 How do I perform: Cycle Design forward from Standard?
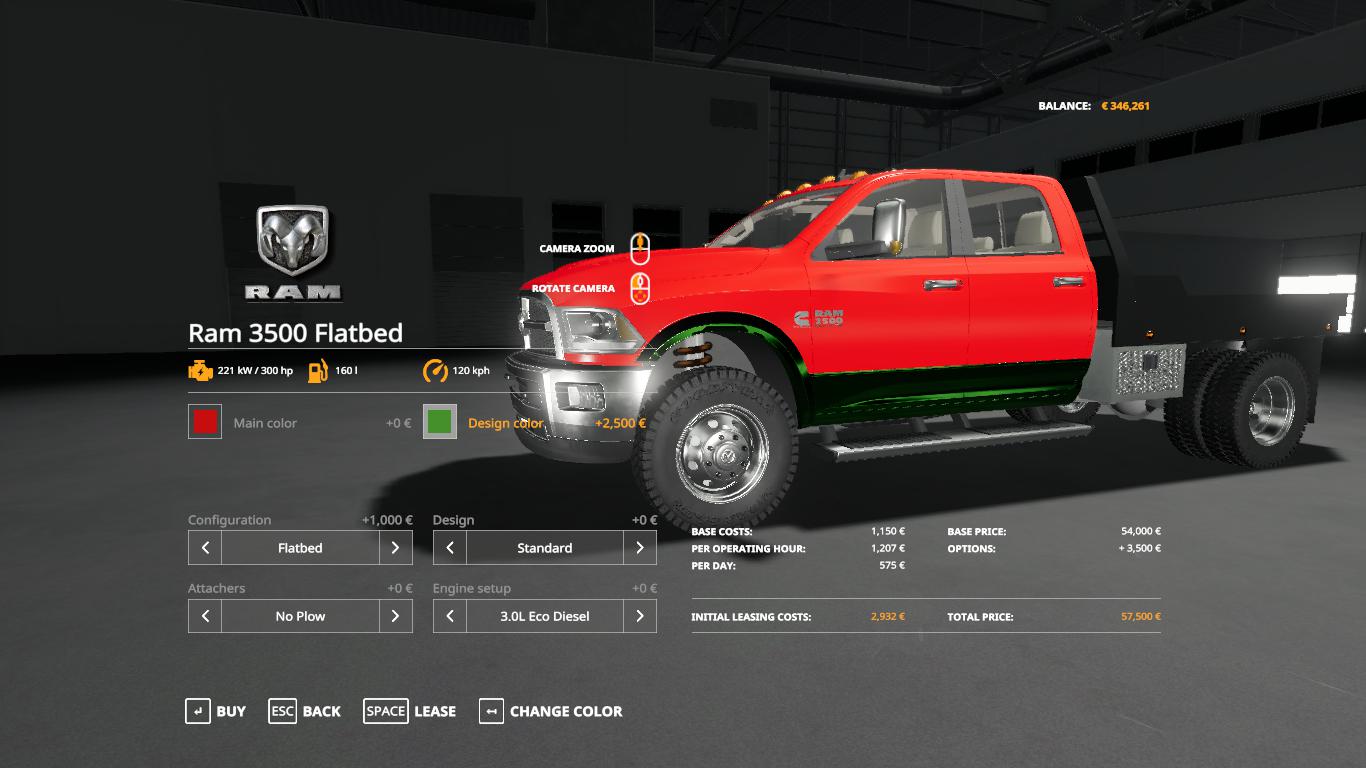(640, 548)
